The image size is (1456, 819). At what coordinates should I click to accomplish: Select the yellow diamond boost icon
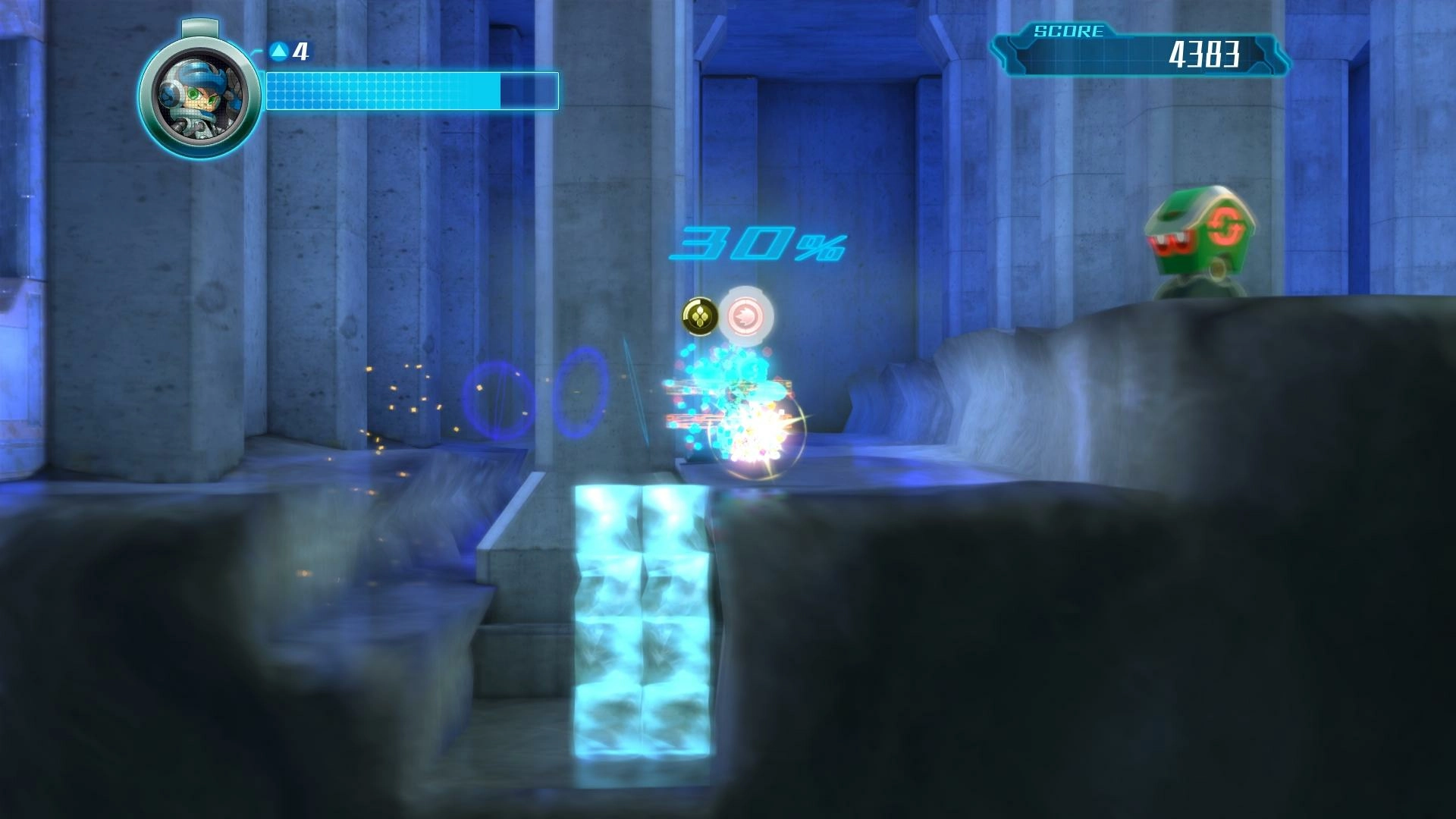click(x=699, y=316)
